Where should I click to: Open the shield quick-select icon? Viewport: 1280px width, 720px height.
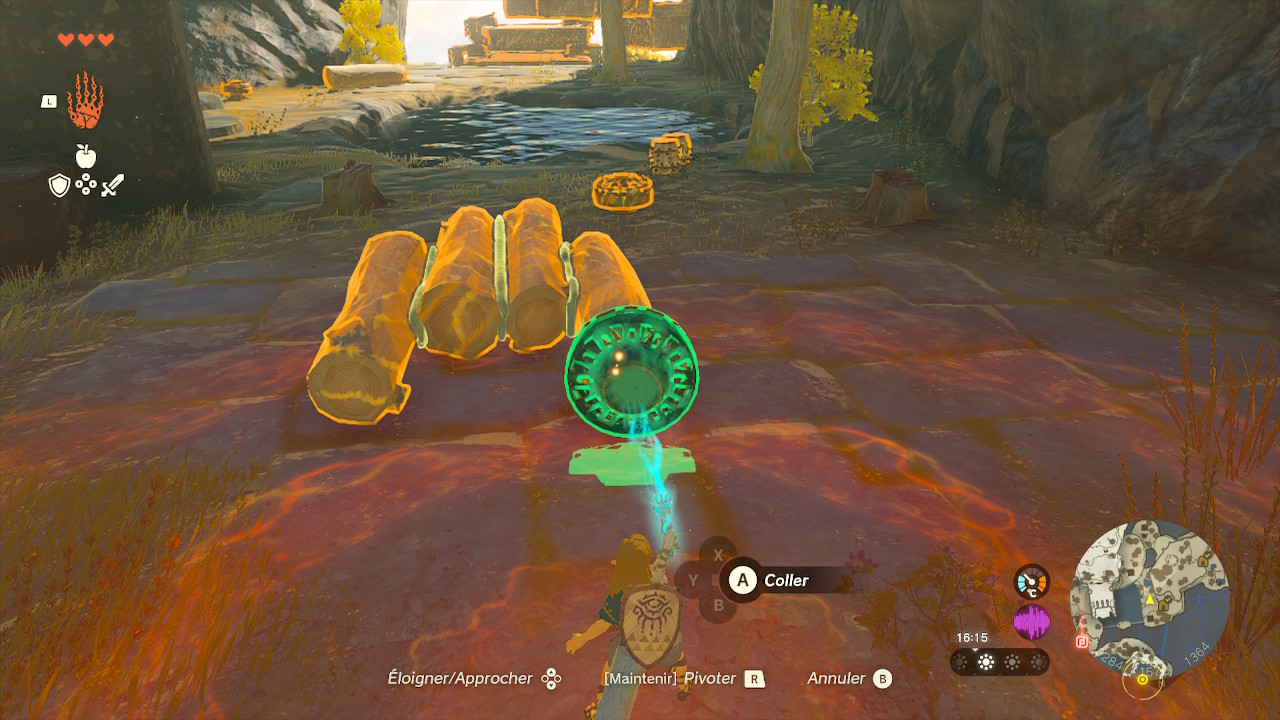pos(60,185)
